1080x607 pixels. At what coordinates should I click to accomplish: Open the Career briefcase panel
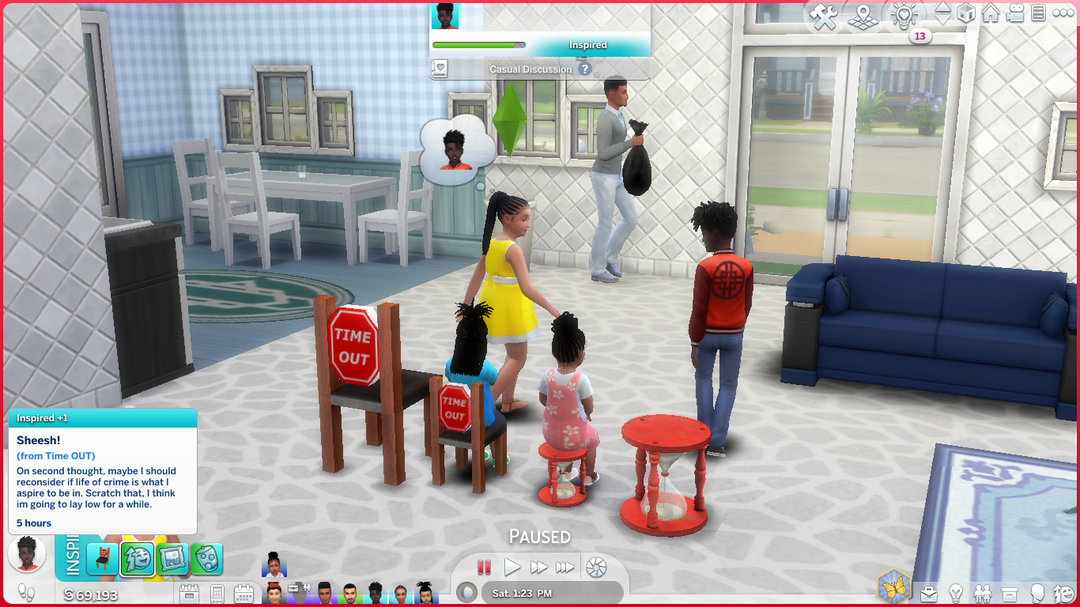click(x=931, y=593)
